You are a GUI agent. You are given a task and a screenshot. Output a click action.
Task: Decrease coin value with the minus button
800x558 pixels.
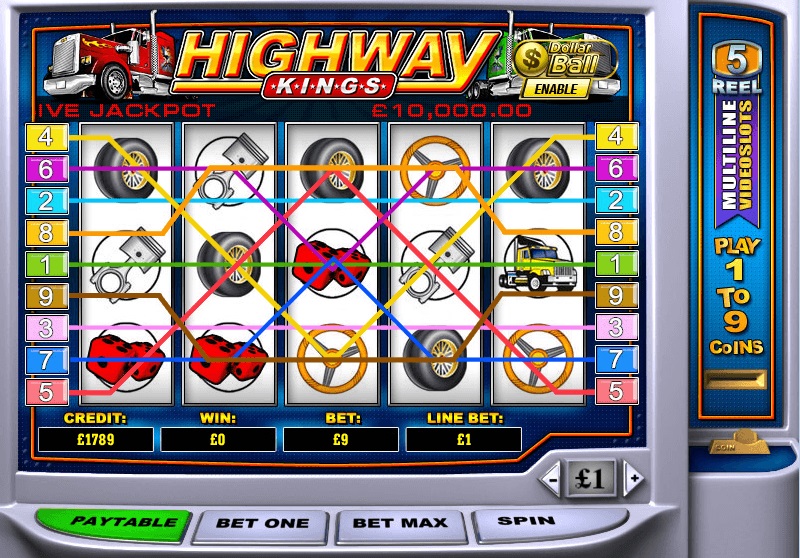tap(553, 479)
